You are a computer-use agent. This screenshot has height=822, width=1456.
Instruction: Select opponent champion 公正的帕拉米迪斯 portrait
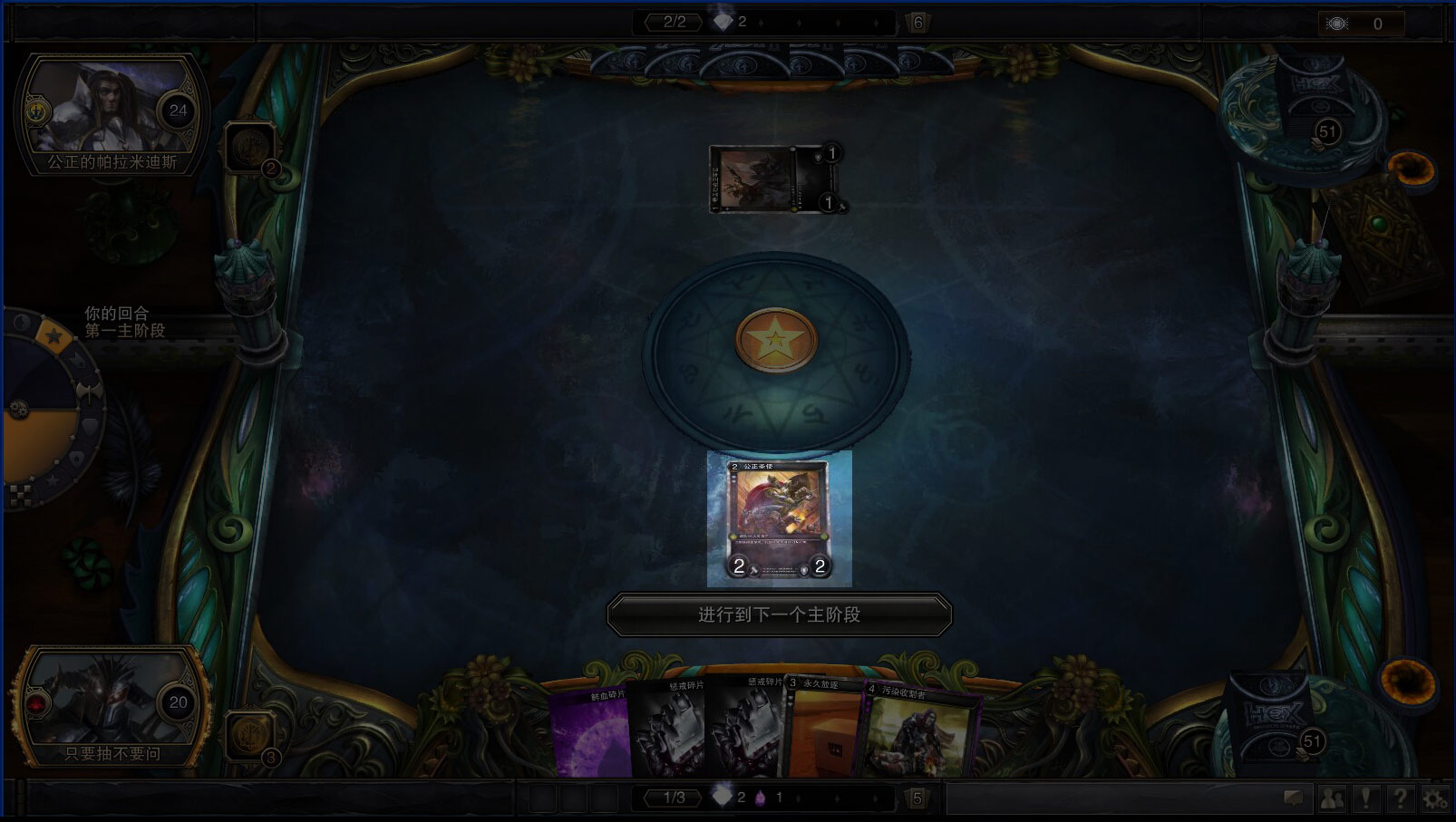coord(111,113)
